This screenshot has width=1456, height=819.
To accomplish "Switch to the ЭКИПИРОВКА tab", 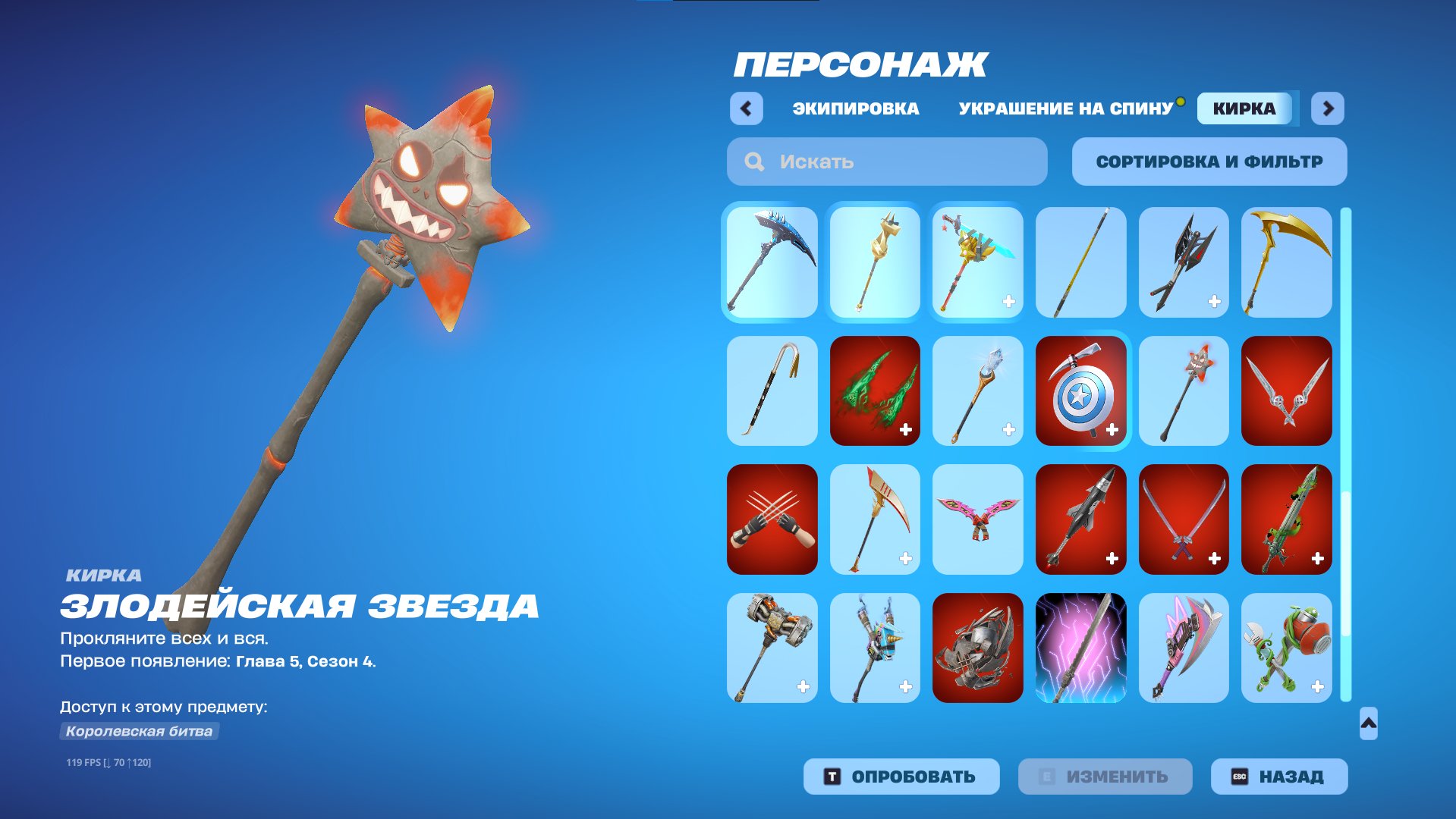I will pyautogui.click(x=855, y=108).
